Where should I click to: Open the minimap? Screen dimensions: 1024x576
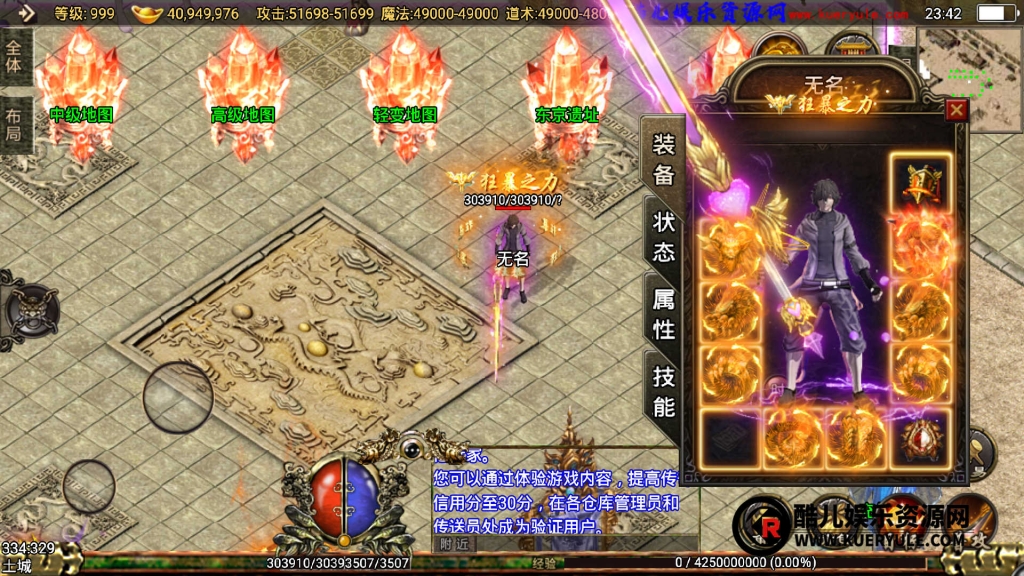[968, 68]
